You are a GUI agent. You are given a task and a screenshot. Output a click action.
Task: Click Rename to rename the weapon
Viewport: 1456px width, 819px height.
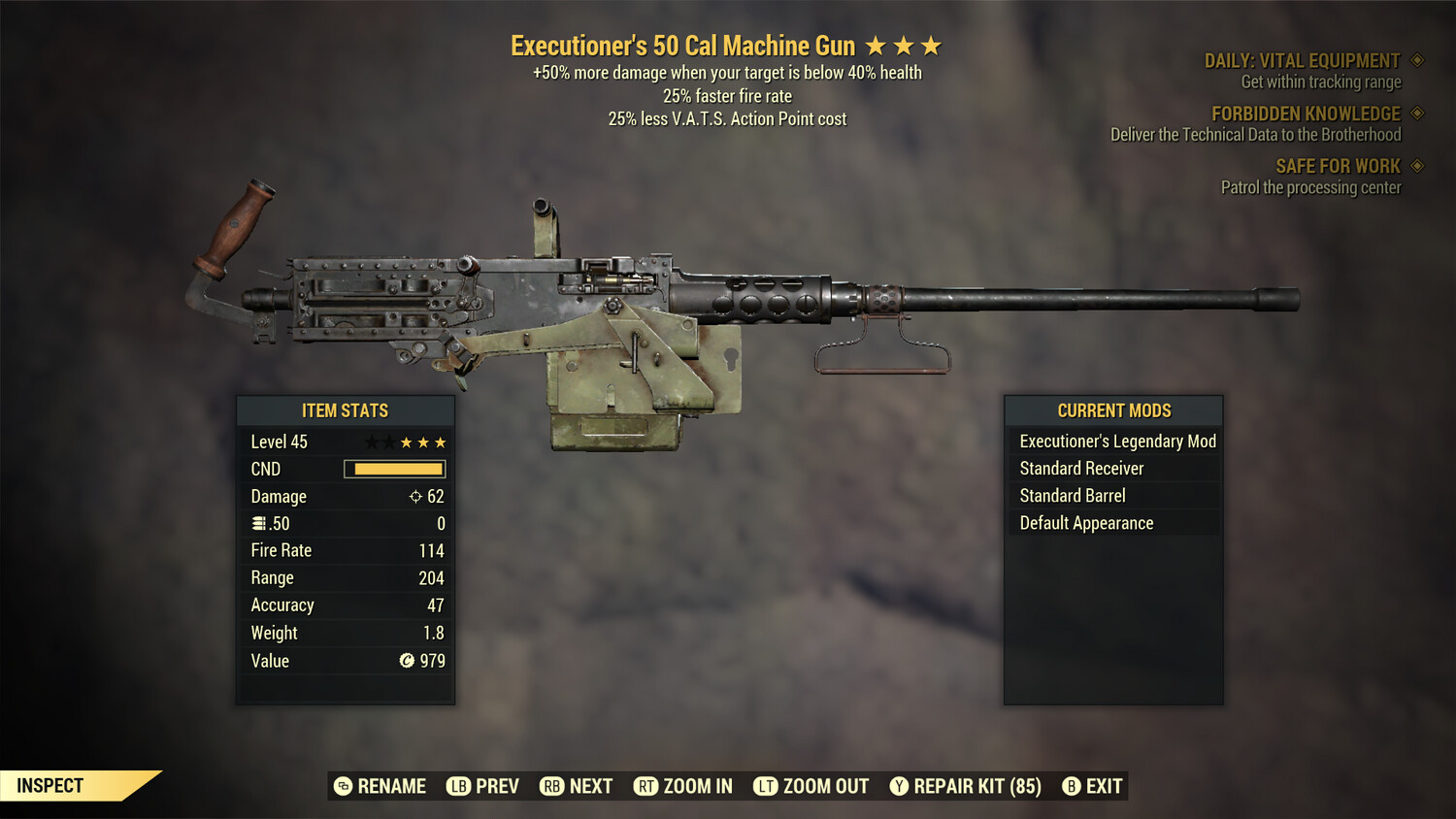(x=380, y=786)
